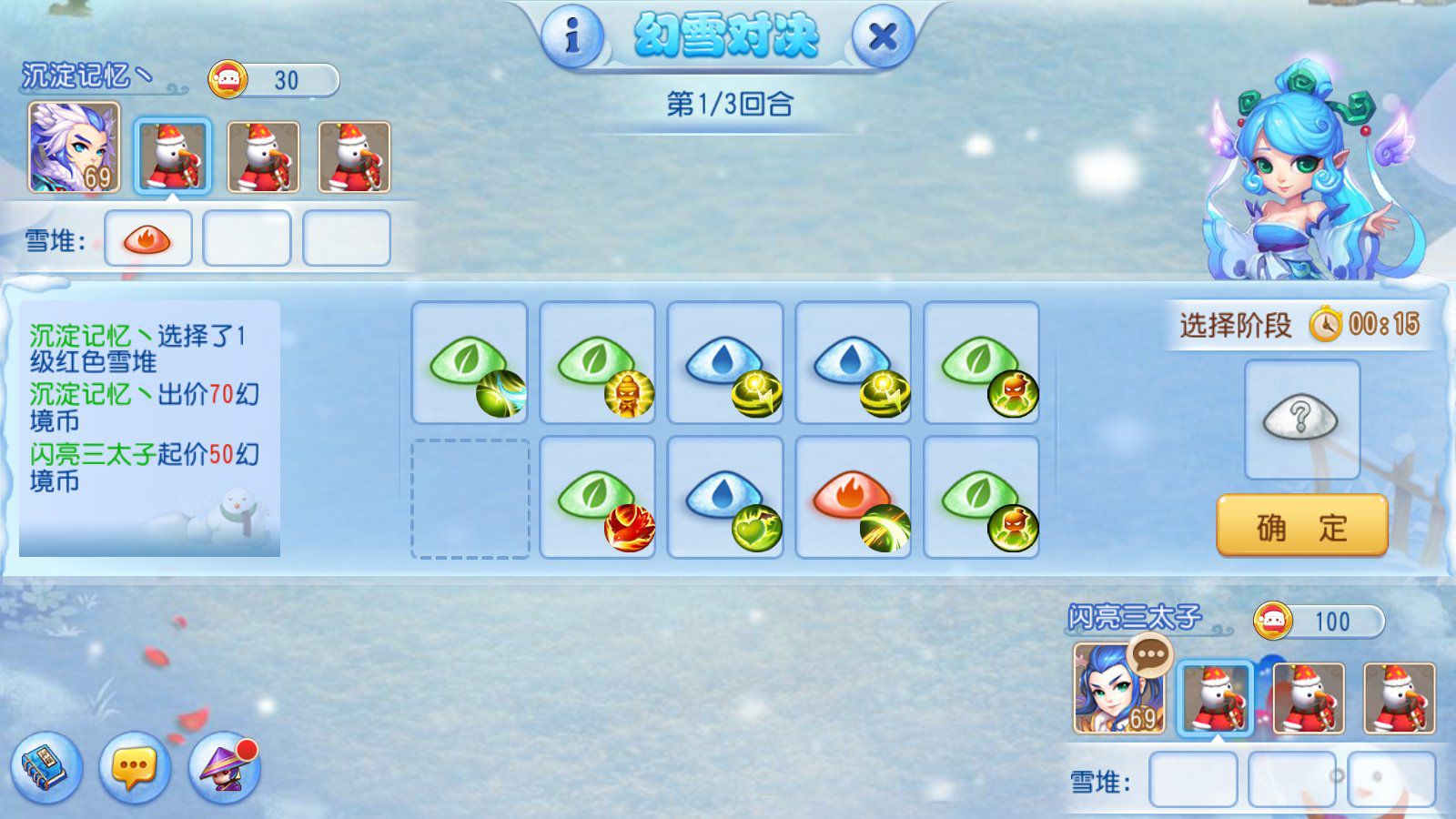This screenshot has width=1456, height=819.
Task: Pick green leaf snow pile with red flame orb
Action: pyautogui.click(x=598, y=497)
